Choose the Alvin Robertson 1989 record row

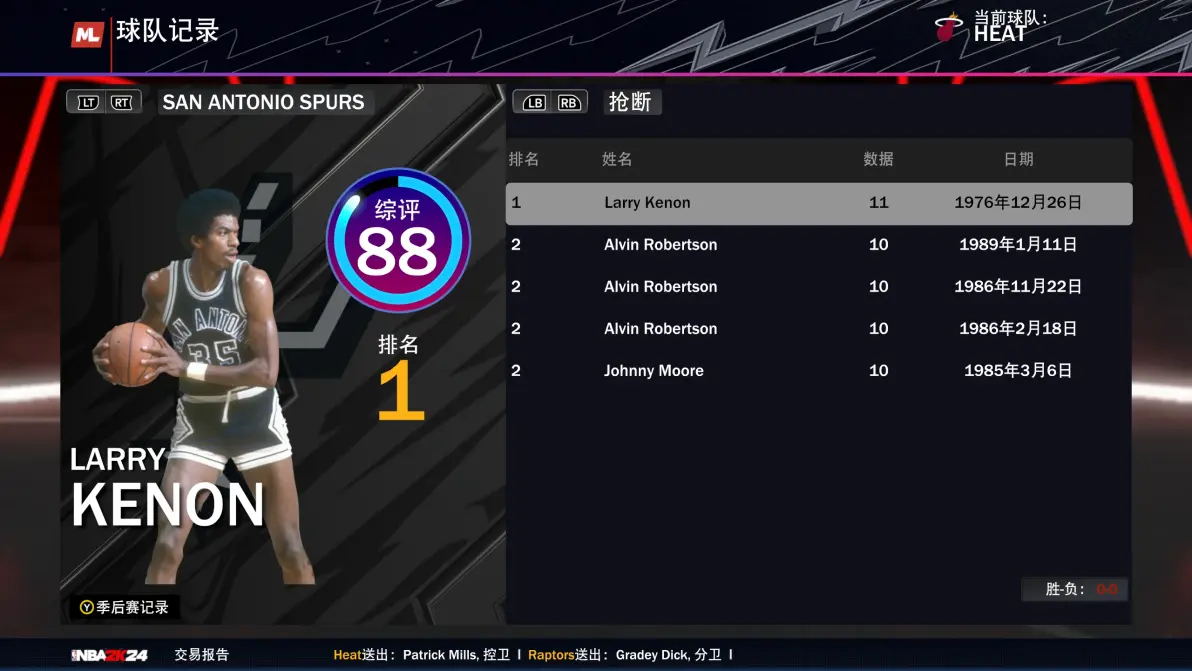(x=818, y=245)
